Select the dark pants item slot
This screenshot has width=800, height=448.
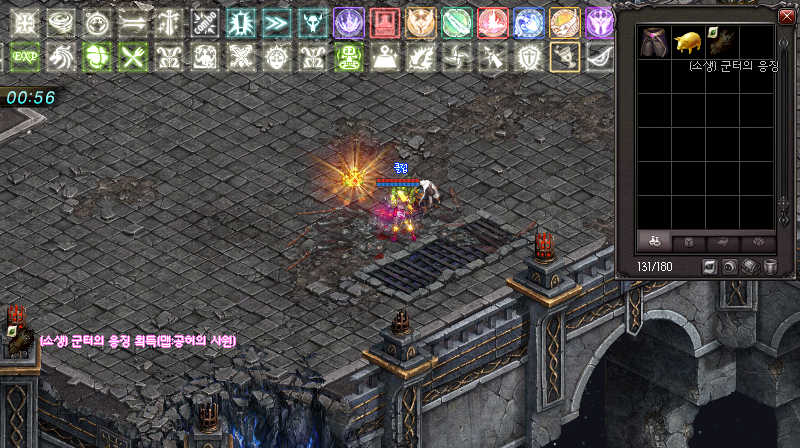pyautogui.click(x=656, y=42)
